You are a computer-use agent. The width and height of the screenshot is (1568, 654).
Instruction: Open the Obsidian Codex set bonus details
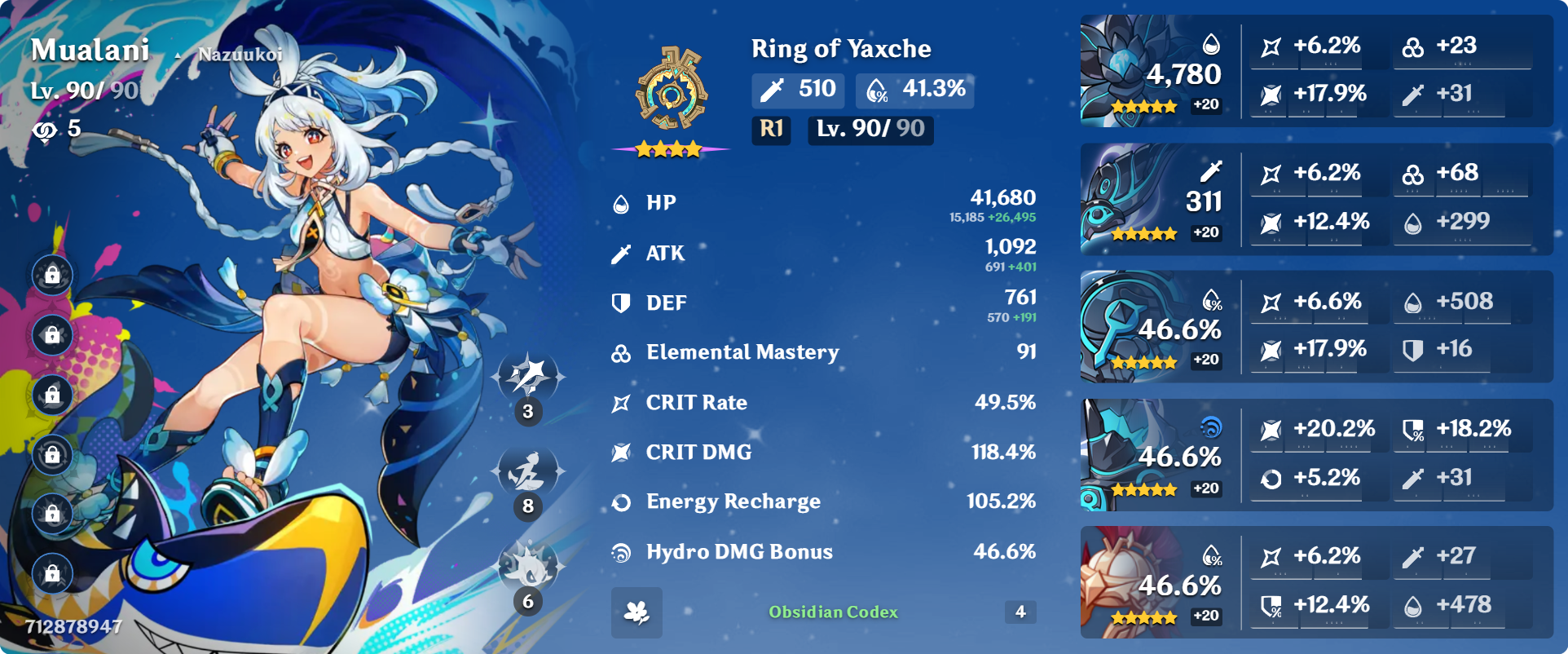pos(833,612)
